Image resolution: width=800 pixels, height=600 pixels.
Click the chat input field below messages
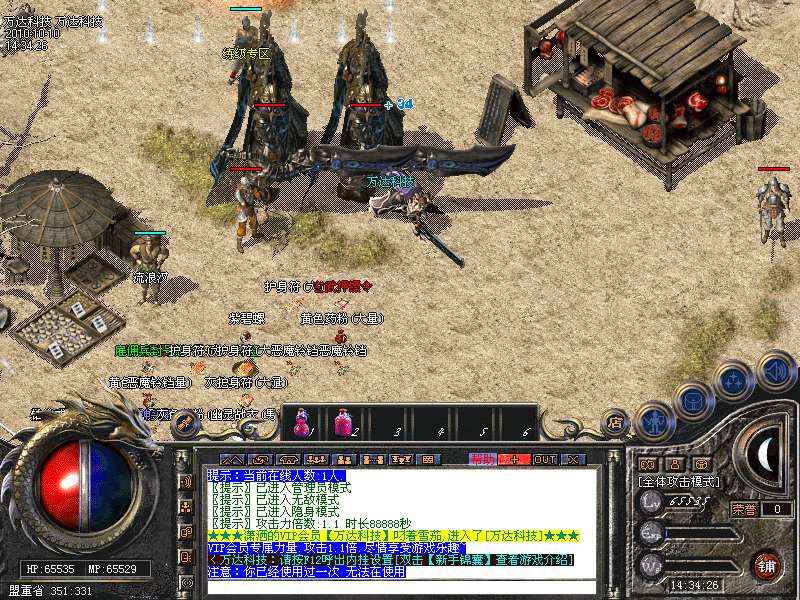point(400,587)
